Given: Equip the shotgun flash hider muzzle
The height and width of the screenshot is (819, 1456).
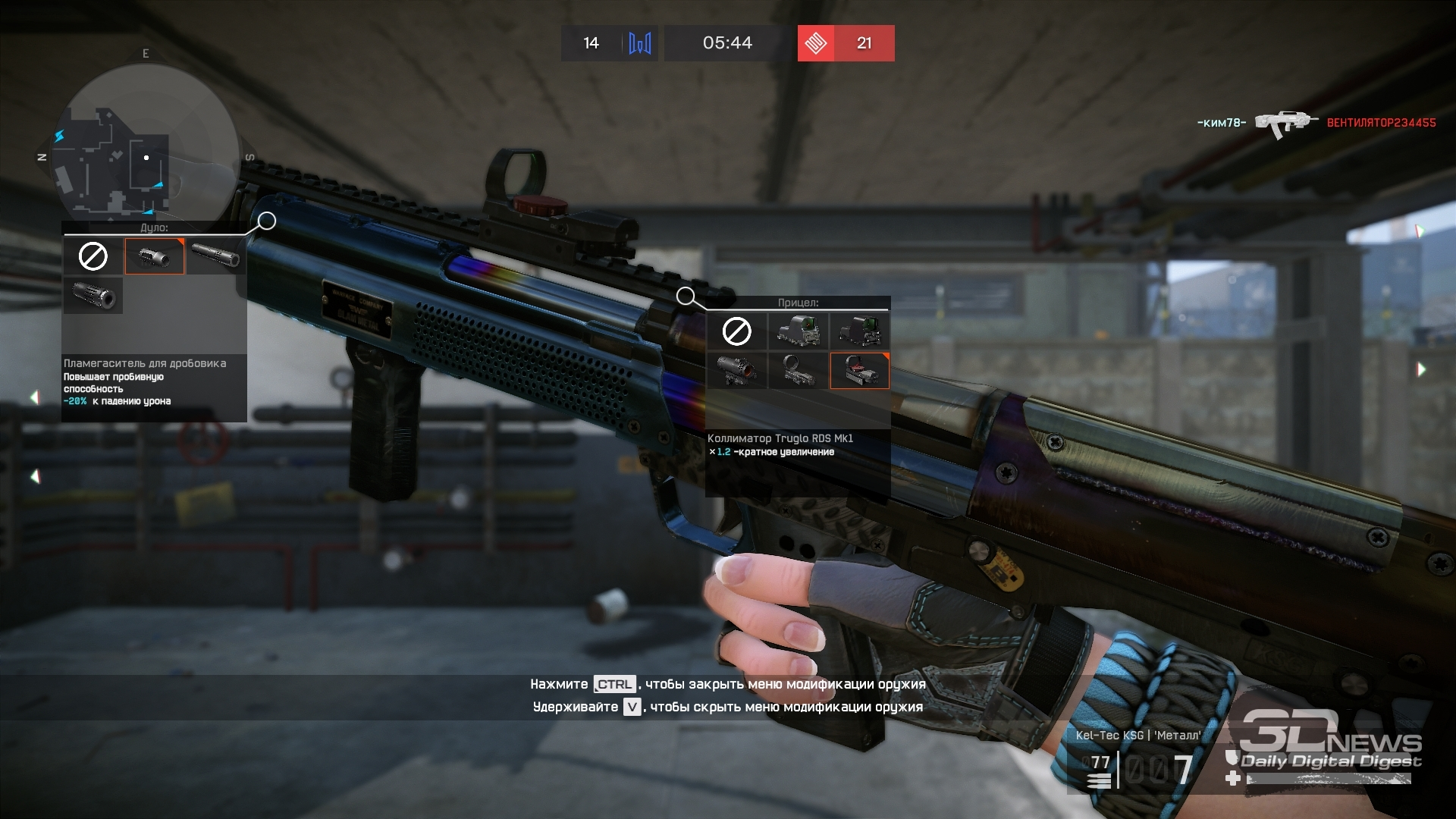Looking at the screenshot, I should pyautogui.click(x=155, y=256).
